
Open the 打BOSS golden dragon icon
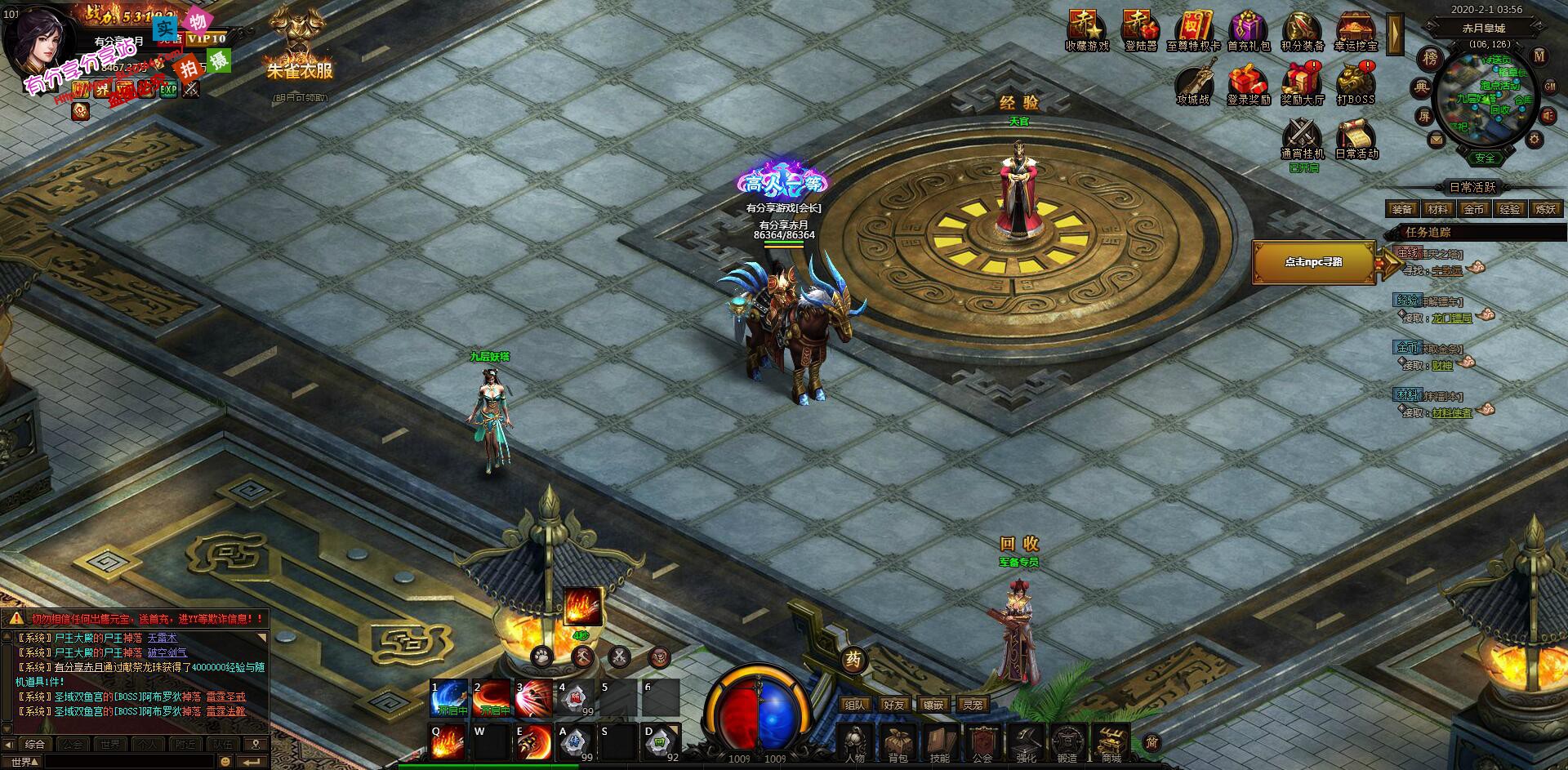click(1356, 83)
